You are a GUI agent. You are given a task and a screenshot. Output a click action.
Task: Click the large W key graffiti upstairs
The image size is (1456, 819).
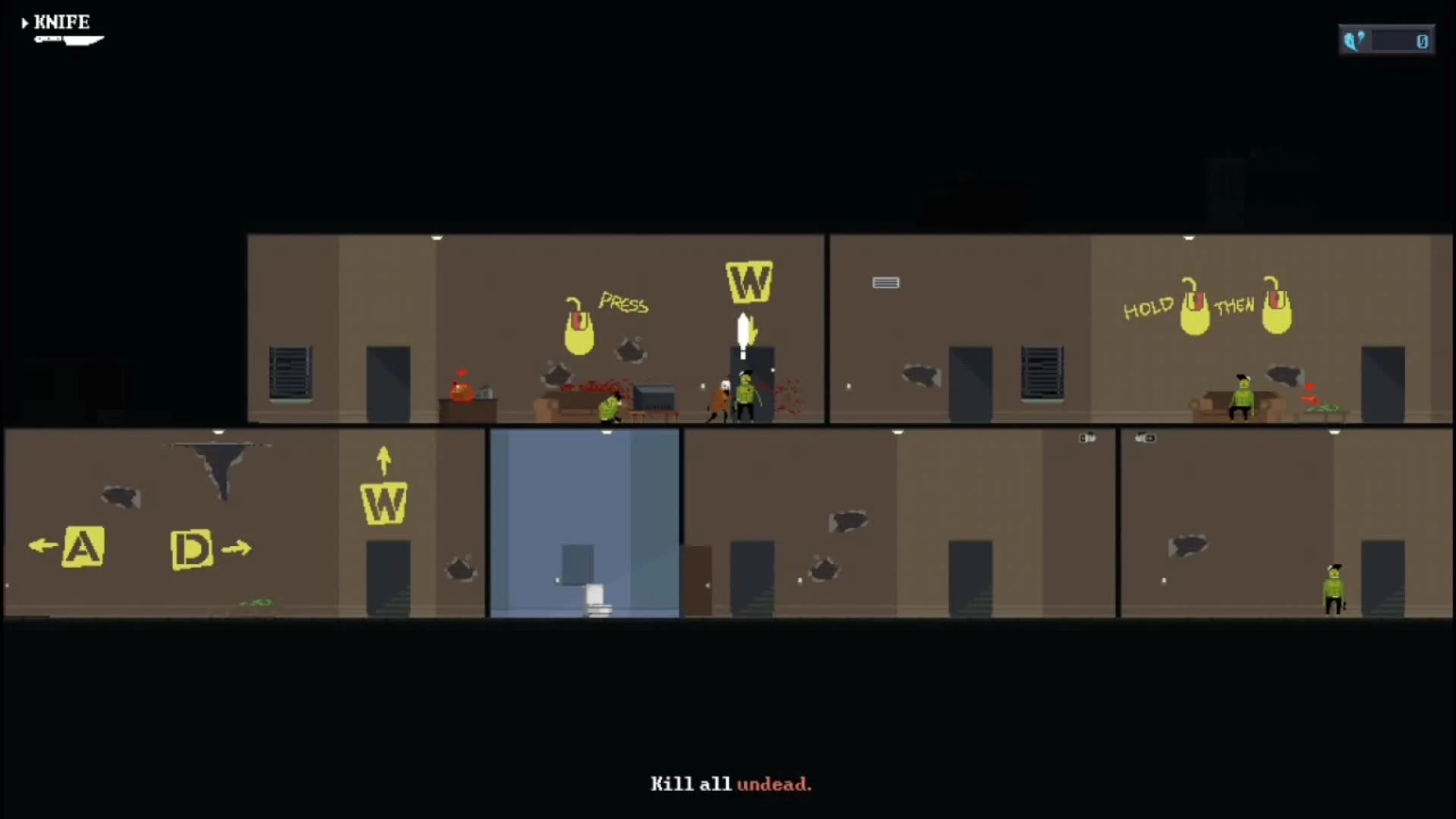(748, 282)
